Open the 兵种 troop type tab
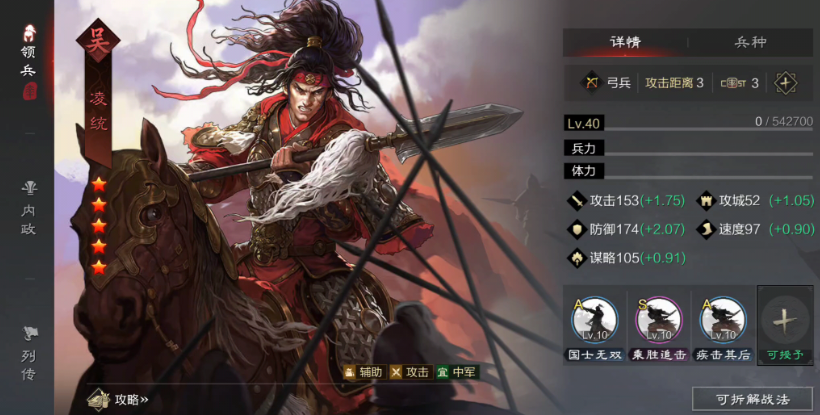The image size is (820, 415). [750, 43]
